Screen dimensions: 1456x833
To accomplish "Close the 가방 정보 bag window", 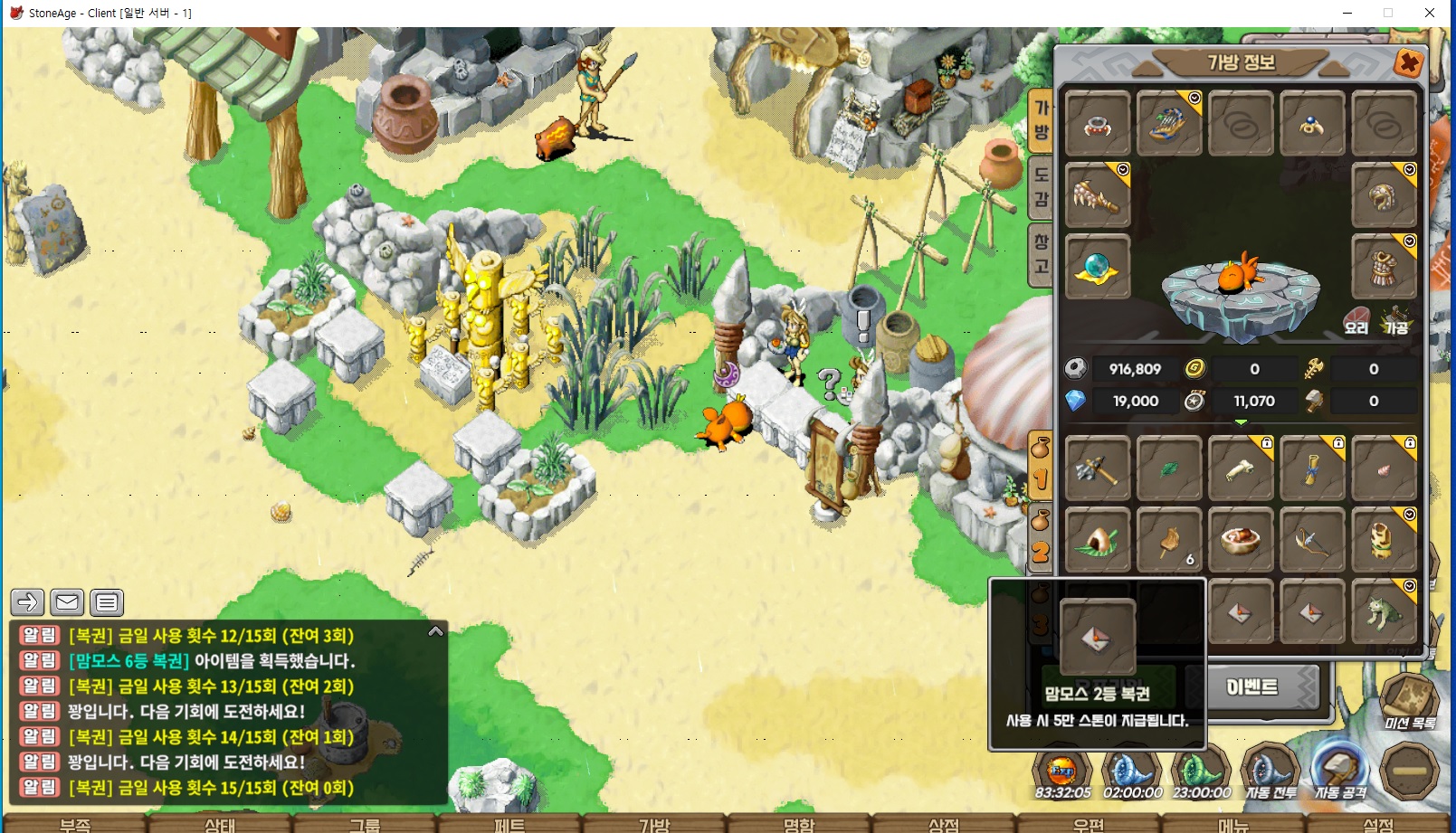I will [x=1408, y=63].
